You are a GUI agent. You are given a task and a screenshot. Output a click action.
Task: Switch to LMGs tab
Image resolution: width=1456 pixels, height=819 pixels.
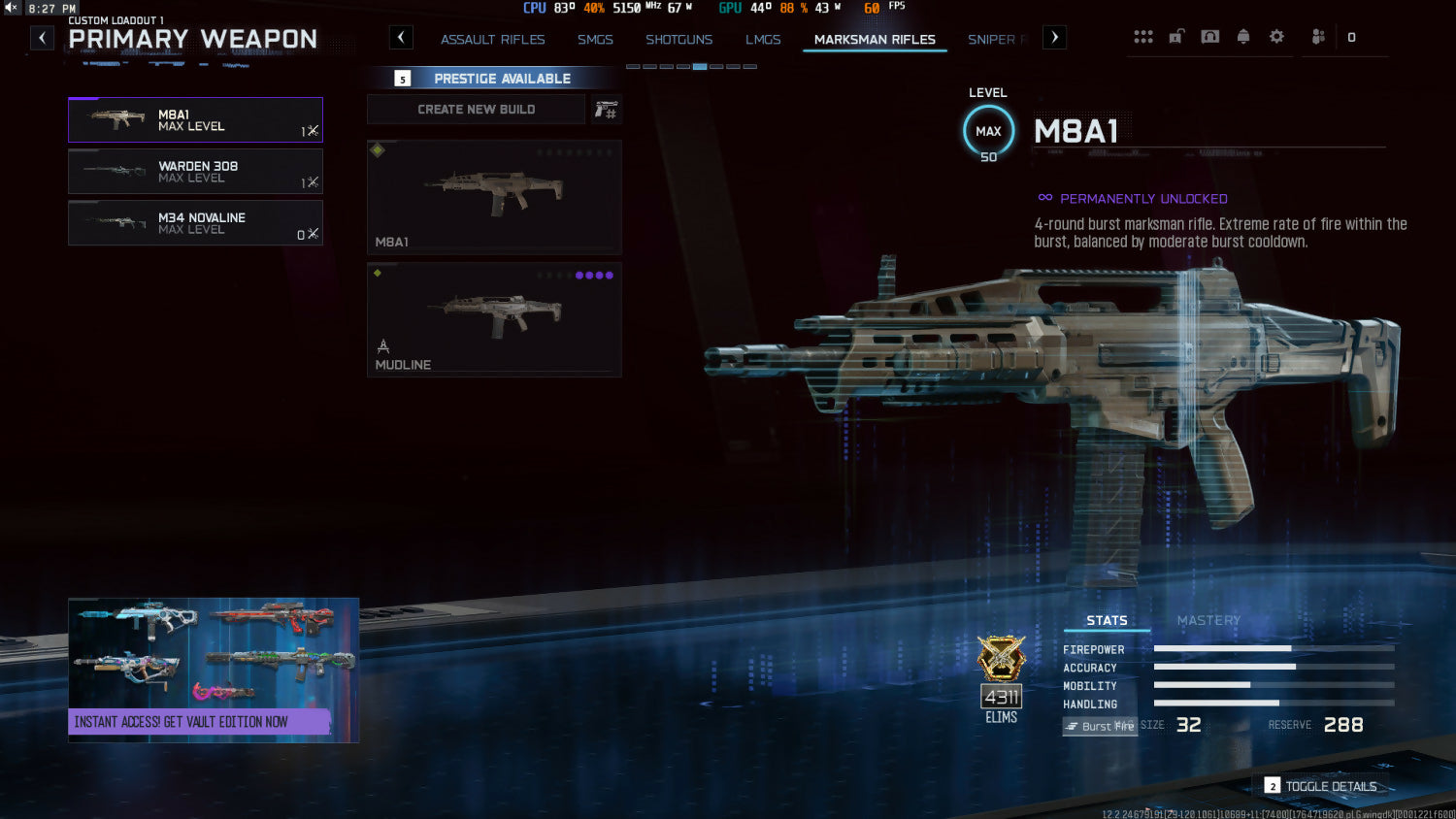coord(763,40)
